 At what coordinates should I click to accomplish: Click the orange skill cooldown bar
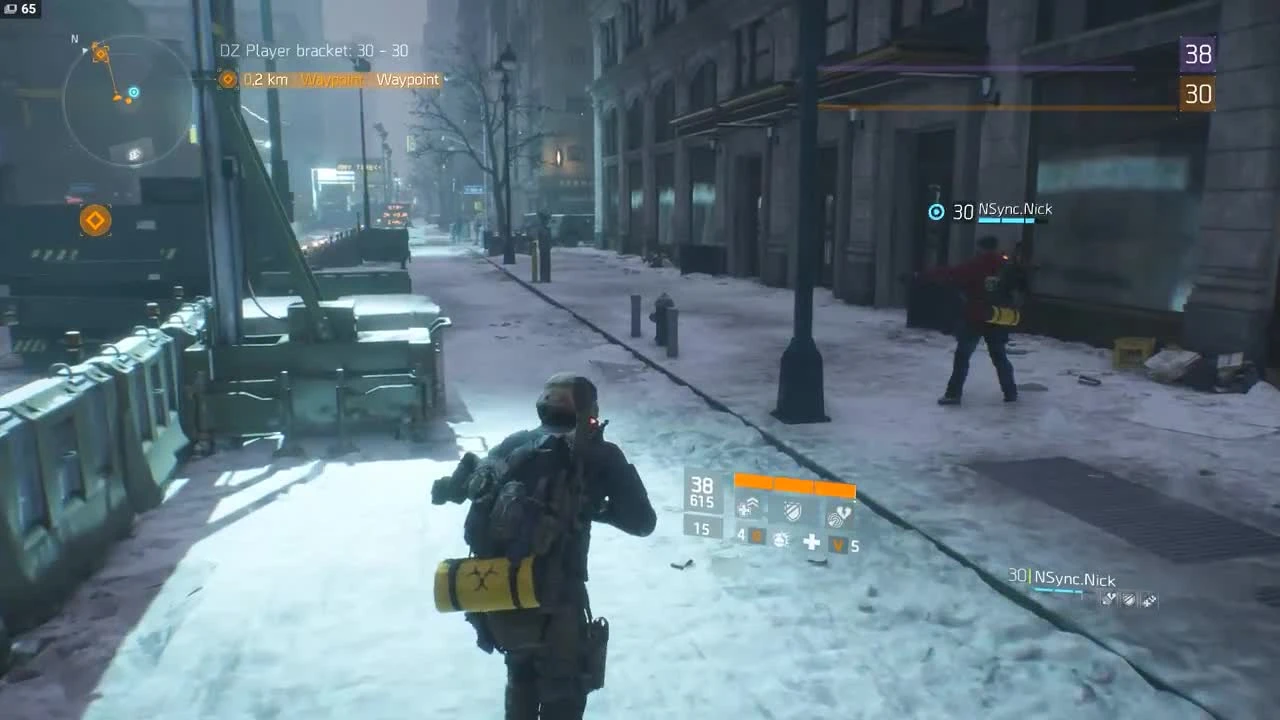pos(794,487)
